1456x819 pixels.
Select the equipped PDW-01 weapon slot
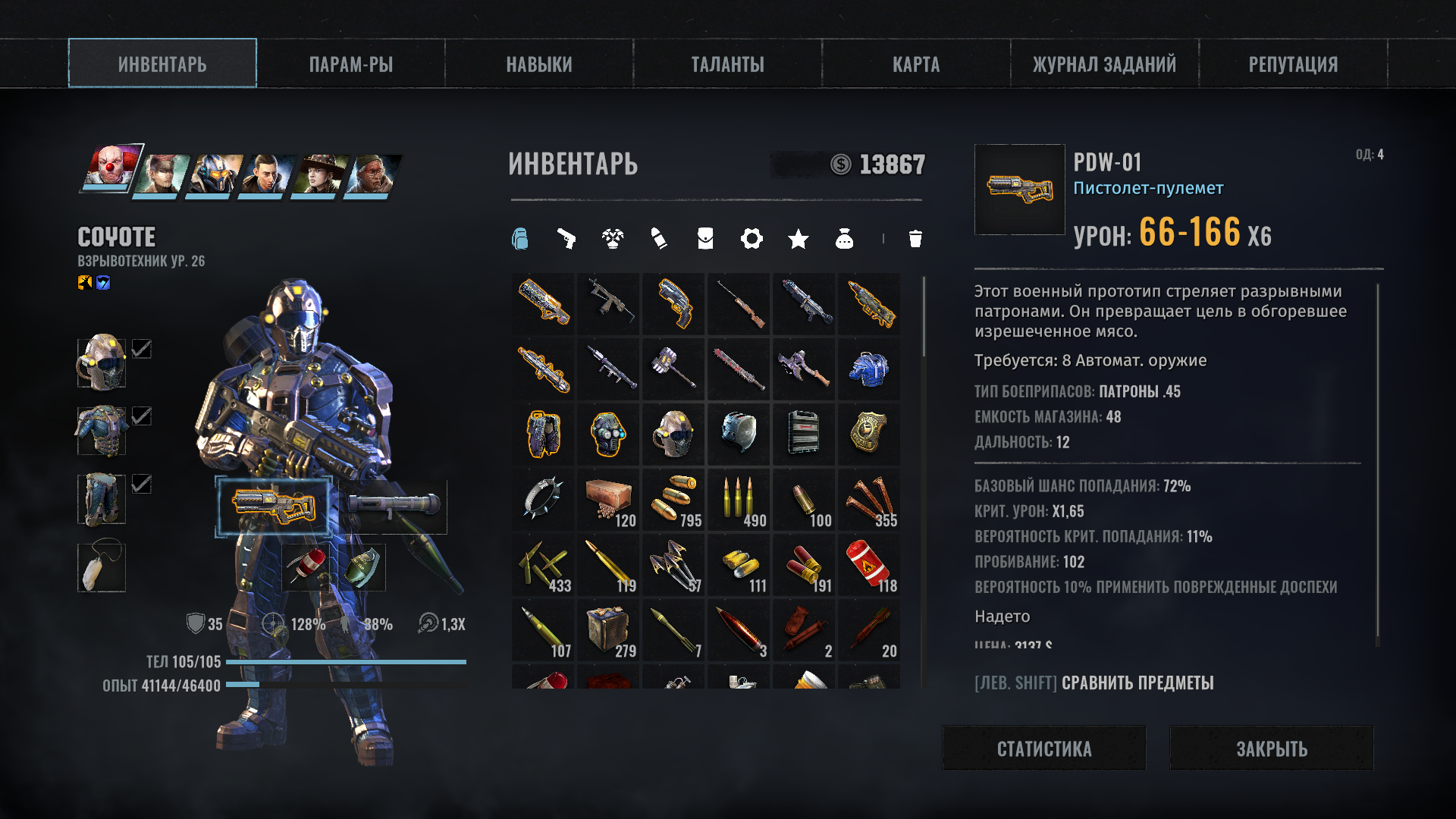pos(274,506)
